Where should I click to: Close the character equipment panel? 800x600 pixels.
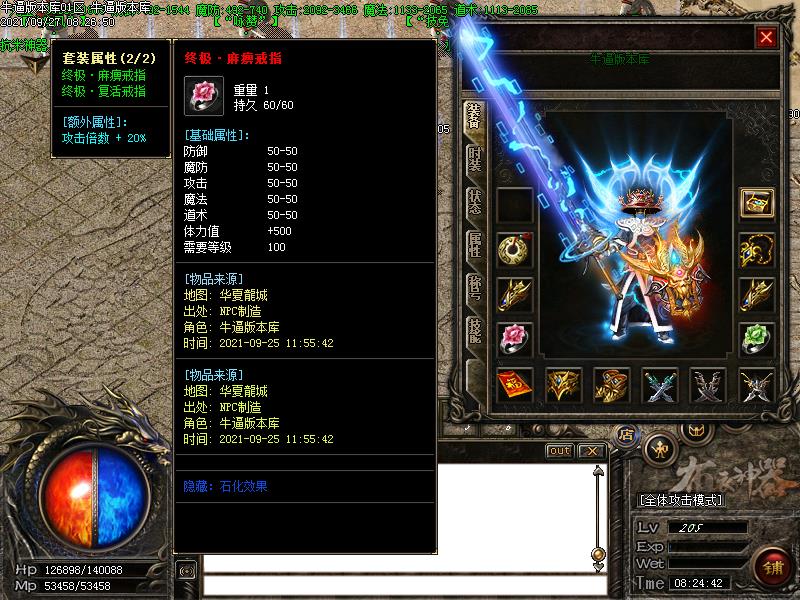[766, 38]
